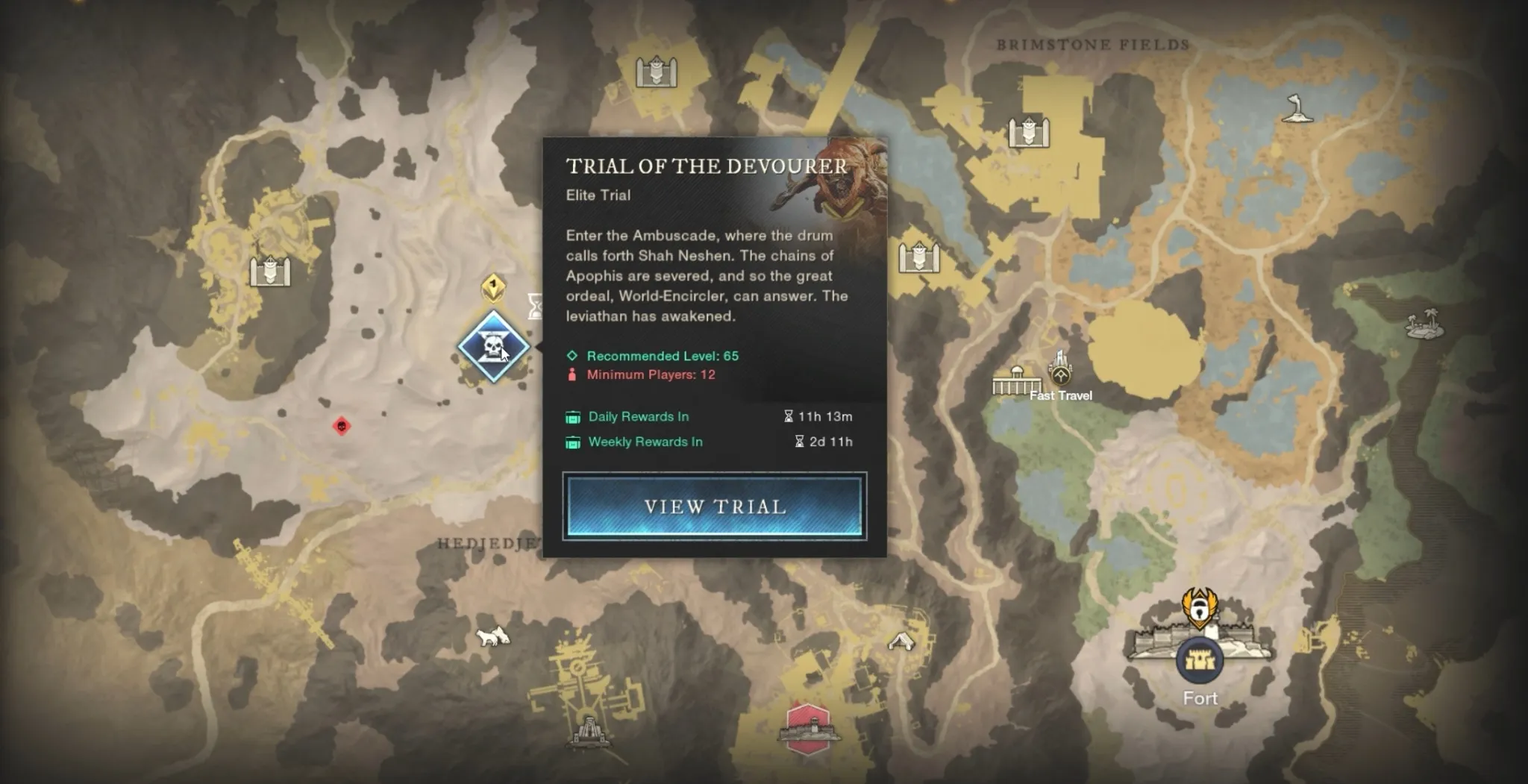Select the palm tree oasis marker
Screen dimensions: 1528x784
pos(1423,324)
